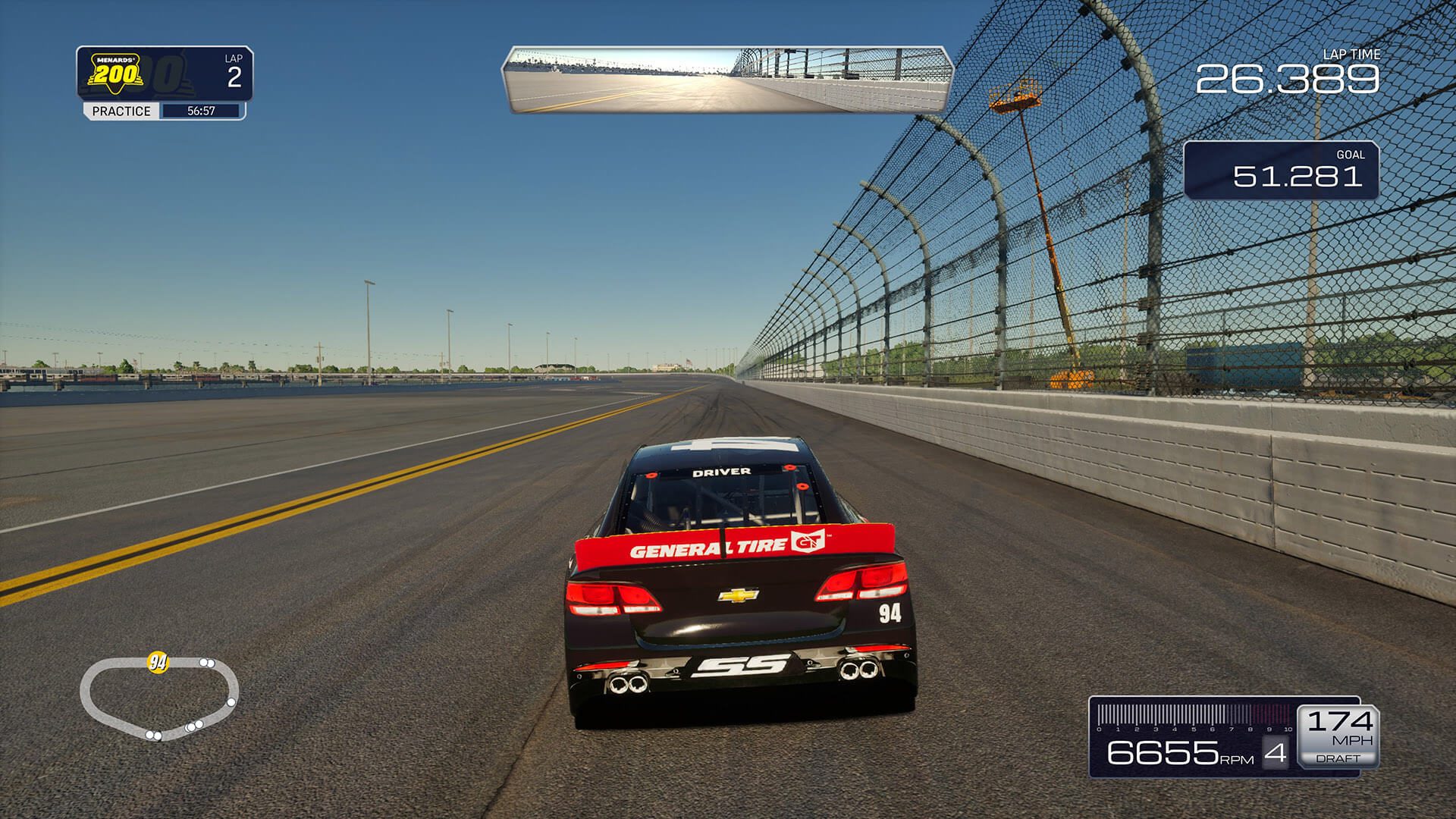Switch to the PRACTICE tab

[x=121, y=111]
